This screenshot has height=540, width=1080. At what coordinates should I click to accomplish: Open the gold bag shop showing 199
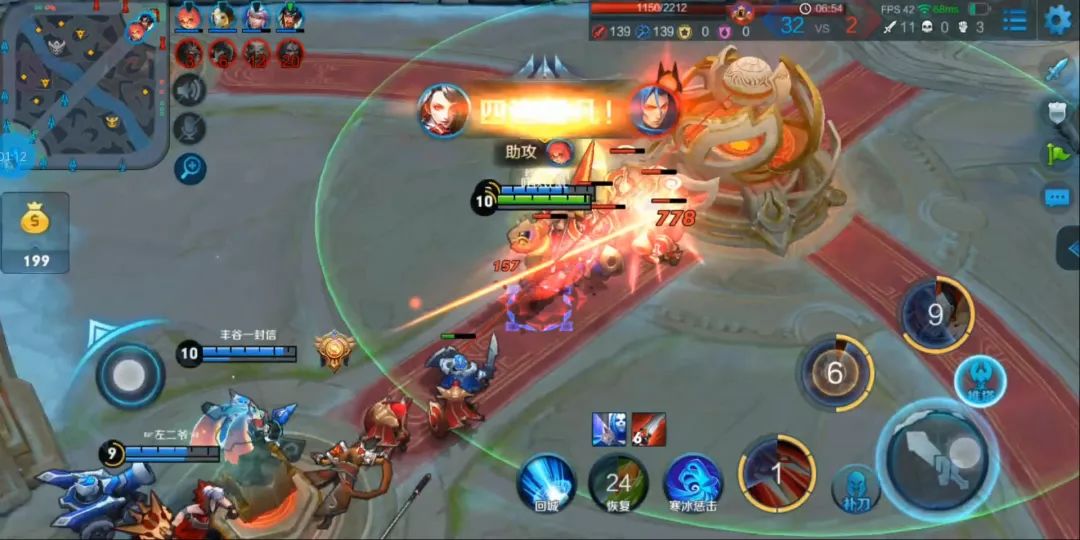pos(35,232)
